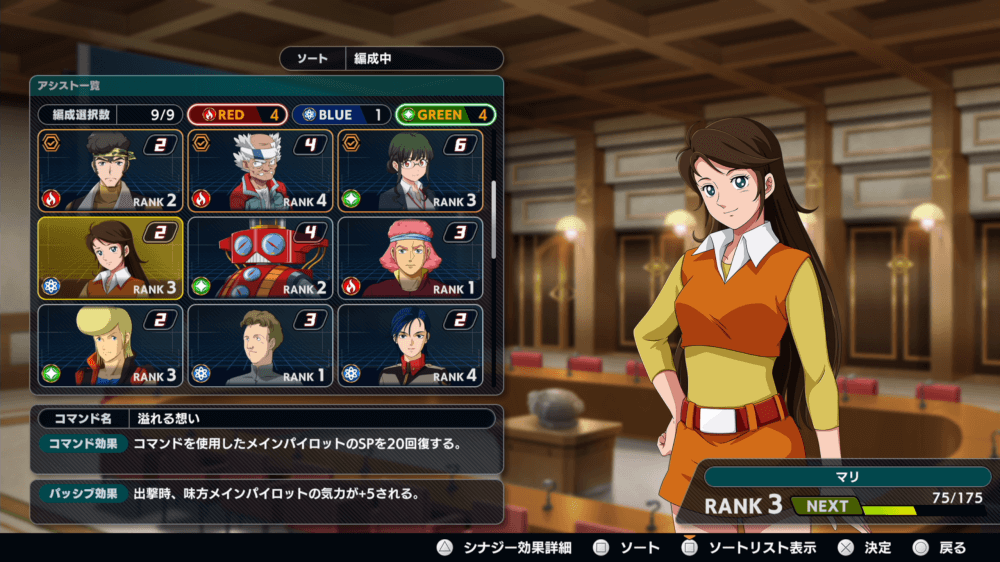Choose the white-haired professor assist card
This screenshot has height=562, width=1000.
click(x=260, y=171)
